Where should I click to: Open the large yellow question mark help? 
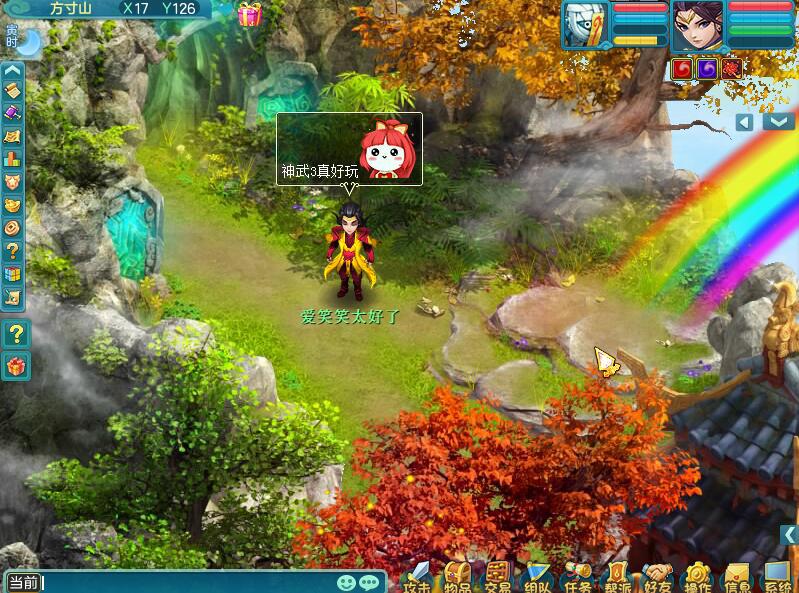click(14, 334)
